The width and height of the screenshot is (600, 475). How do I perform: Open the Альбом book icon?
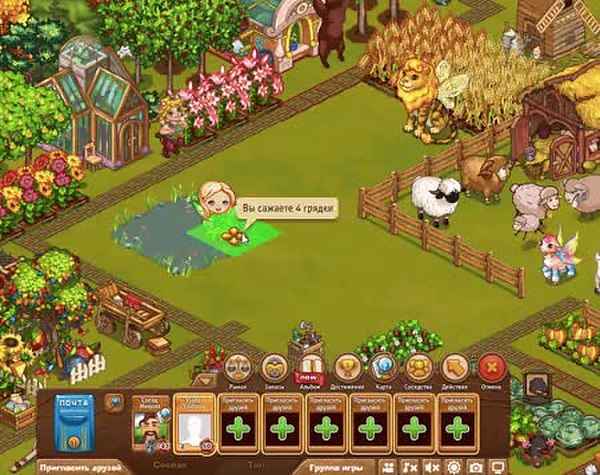pyautogui.click(x=309, y=368)
